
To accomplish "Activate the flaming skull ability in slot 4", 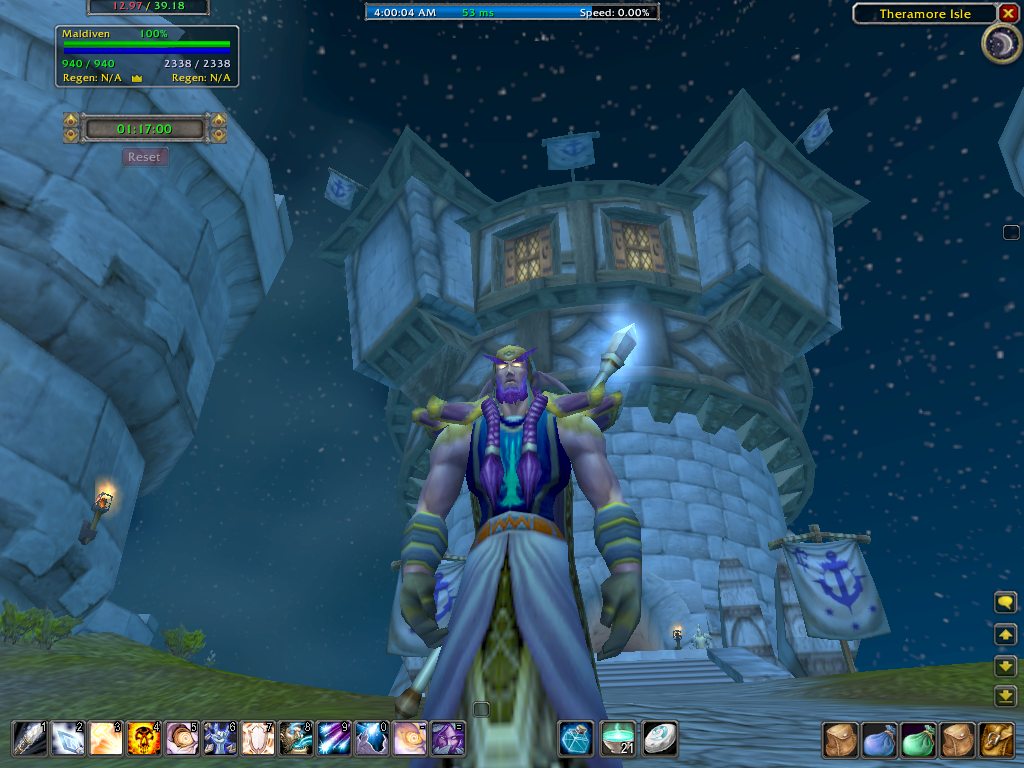I will 143,739.
